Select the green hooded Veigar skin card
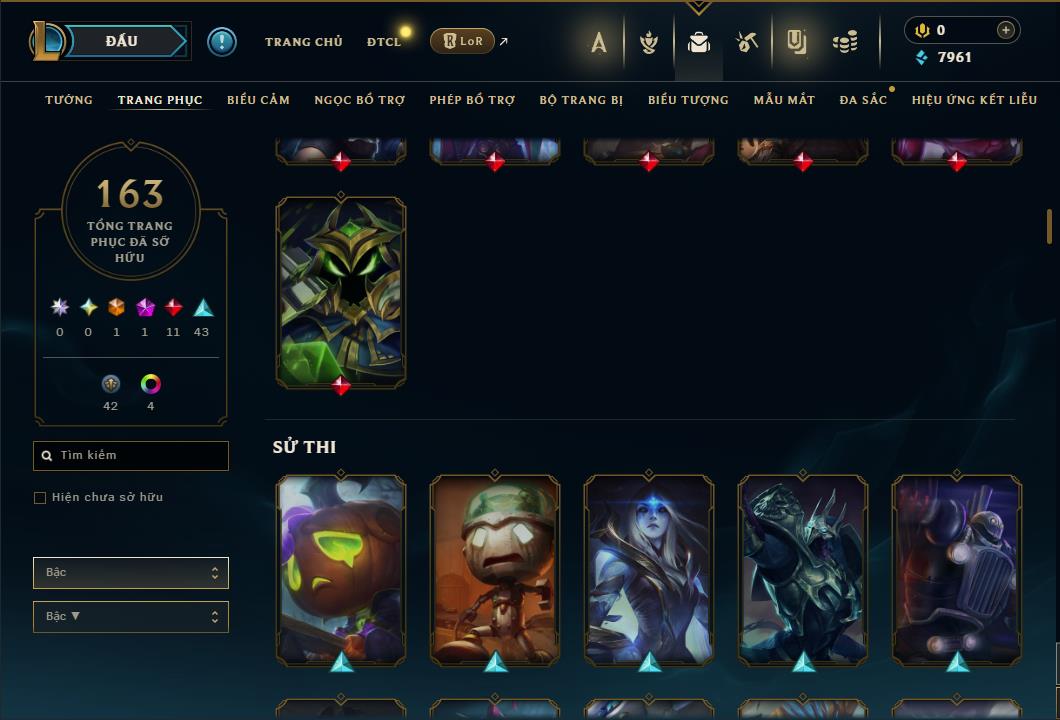This screenshot has height=720, width=1060. (341, 291)
